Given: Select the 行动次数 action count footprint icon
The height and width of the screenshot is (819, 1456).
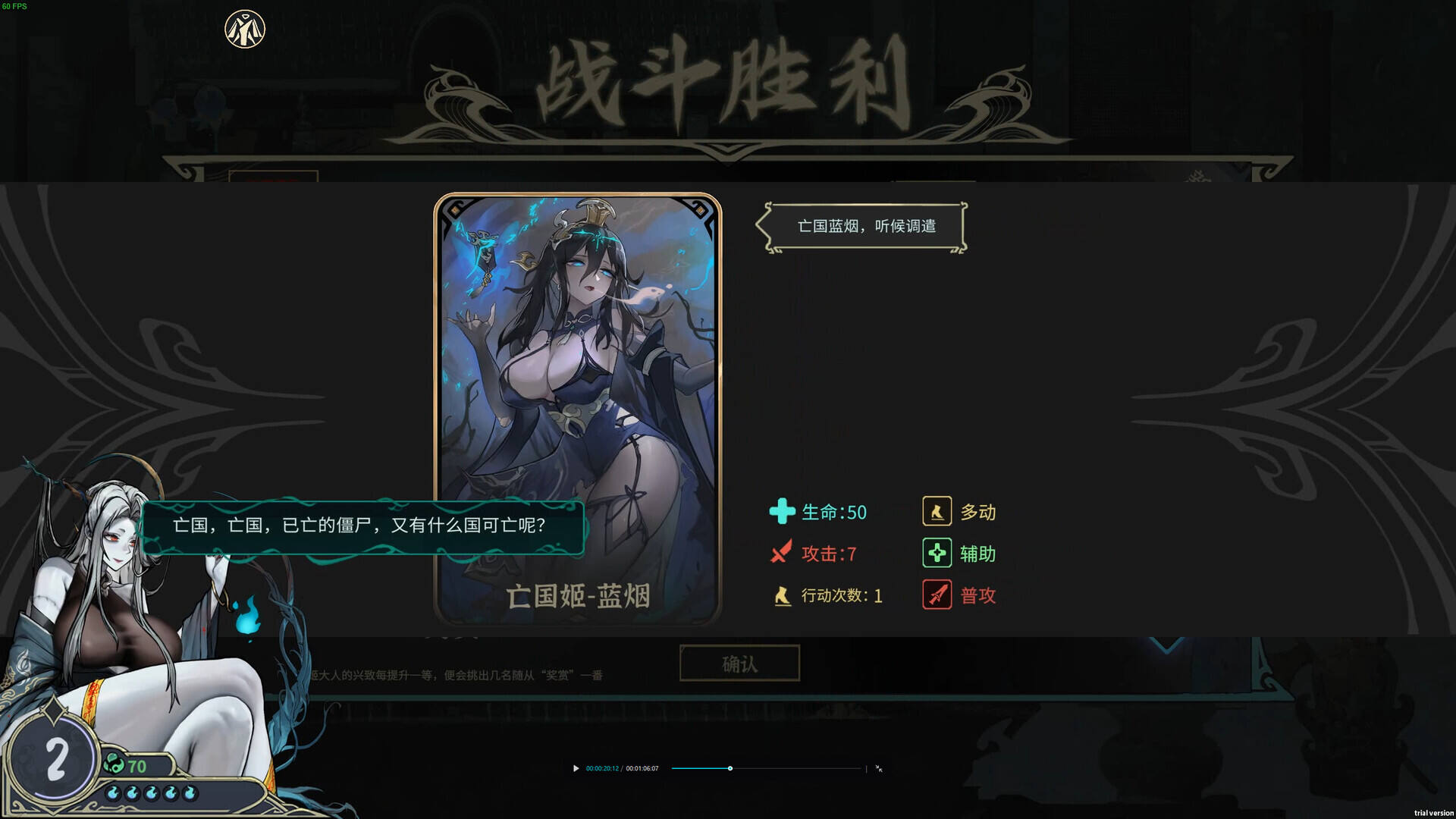Looking at the screenshot, I should click(782, 596).
